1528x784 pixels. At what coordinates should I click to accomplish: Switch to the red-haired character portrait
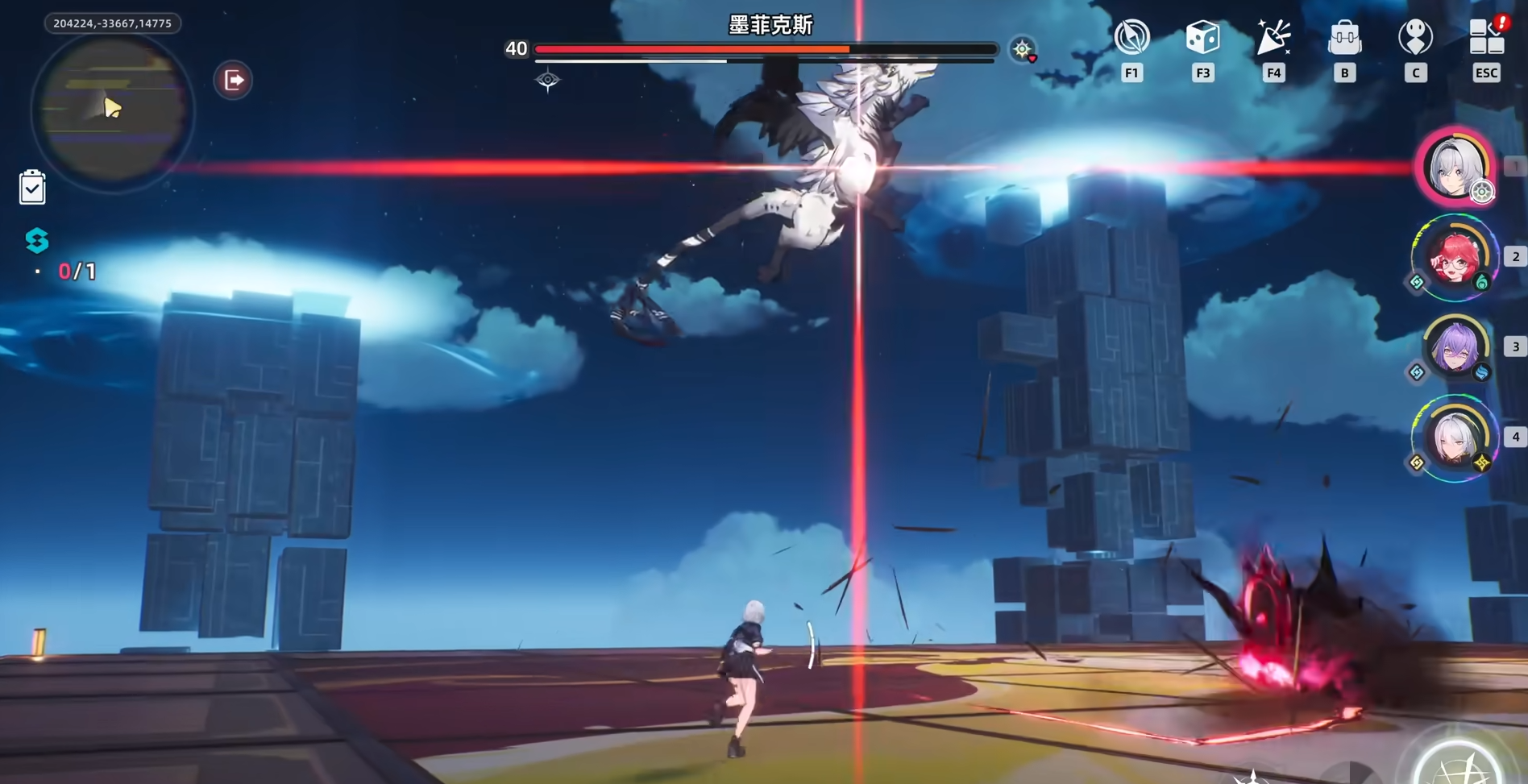click(1455, 258)
